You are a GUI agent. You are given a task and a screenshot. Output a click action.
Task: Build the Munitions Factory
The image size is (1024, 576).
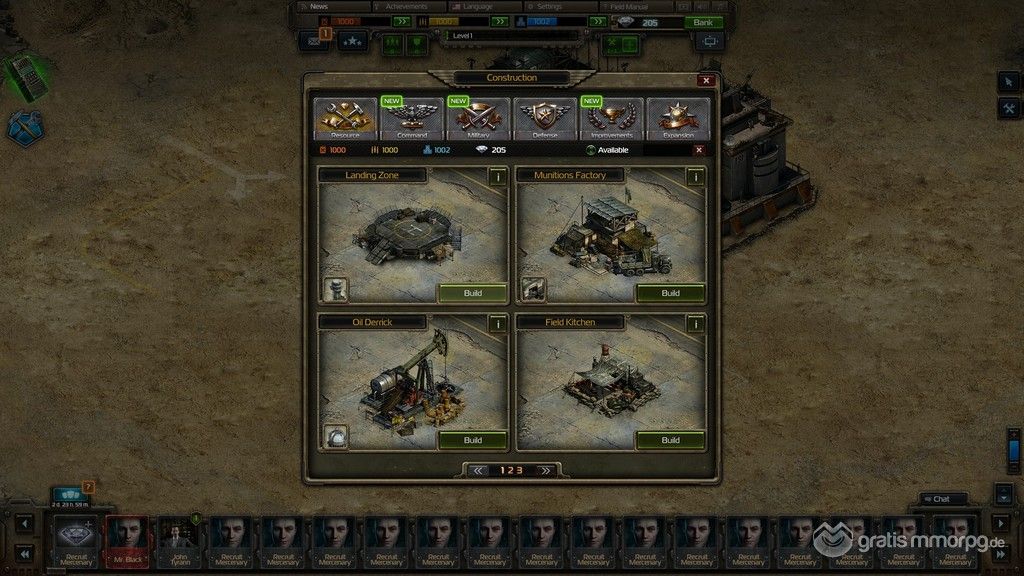[x=670, y=293]
